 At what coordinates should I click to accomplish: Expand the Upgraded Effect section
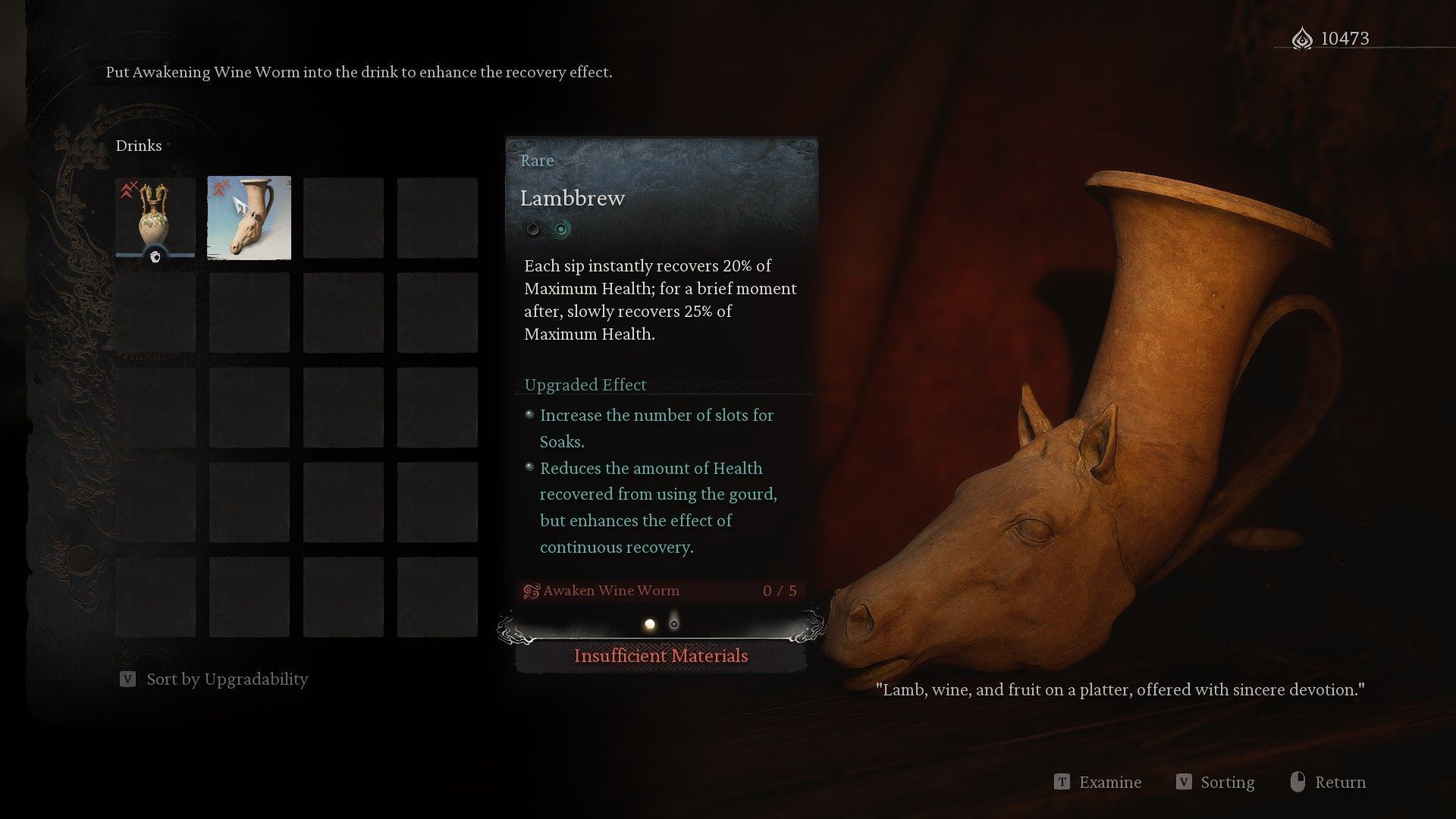coord(585,385)
